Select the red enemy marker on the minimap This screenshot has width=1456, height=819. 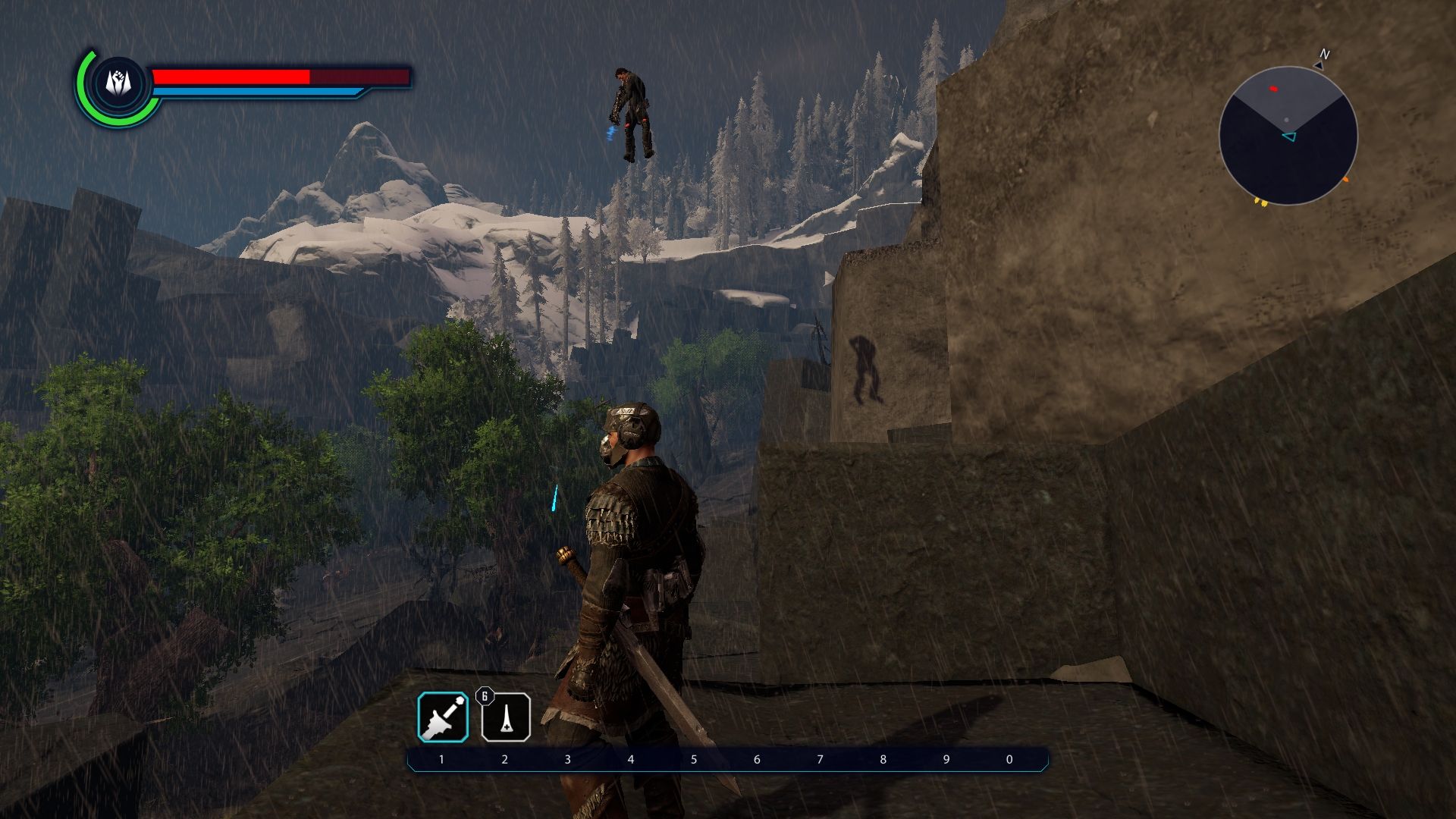1273,89
